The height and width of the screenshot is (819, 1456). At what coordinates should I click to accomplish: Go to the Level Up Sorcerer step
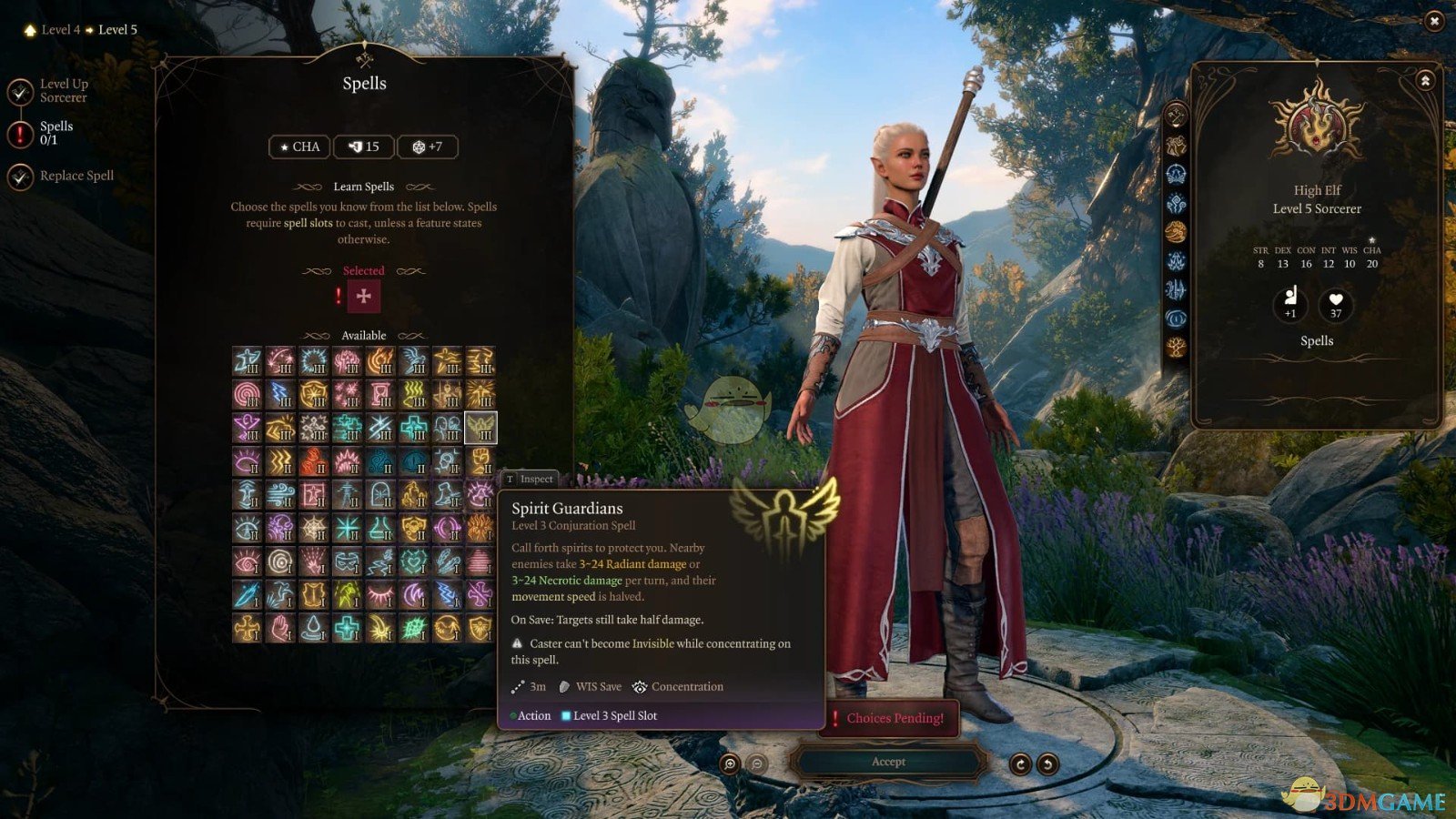63,90
